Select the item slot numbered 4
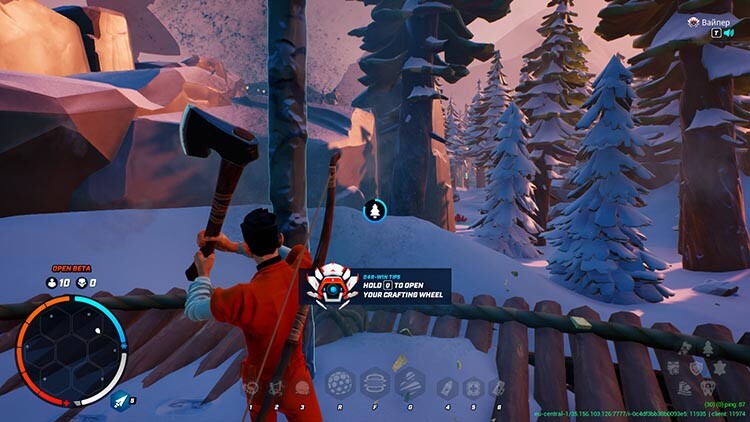This screenshot has height=422, width=750. (x=446, y=387)
